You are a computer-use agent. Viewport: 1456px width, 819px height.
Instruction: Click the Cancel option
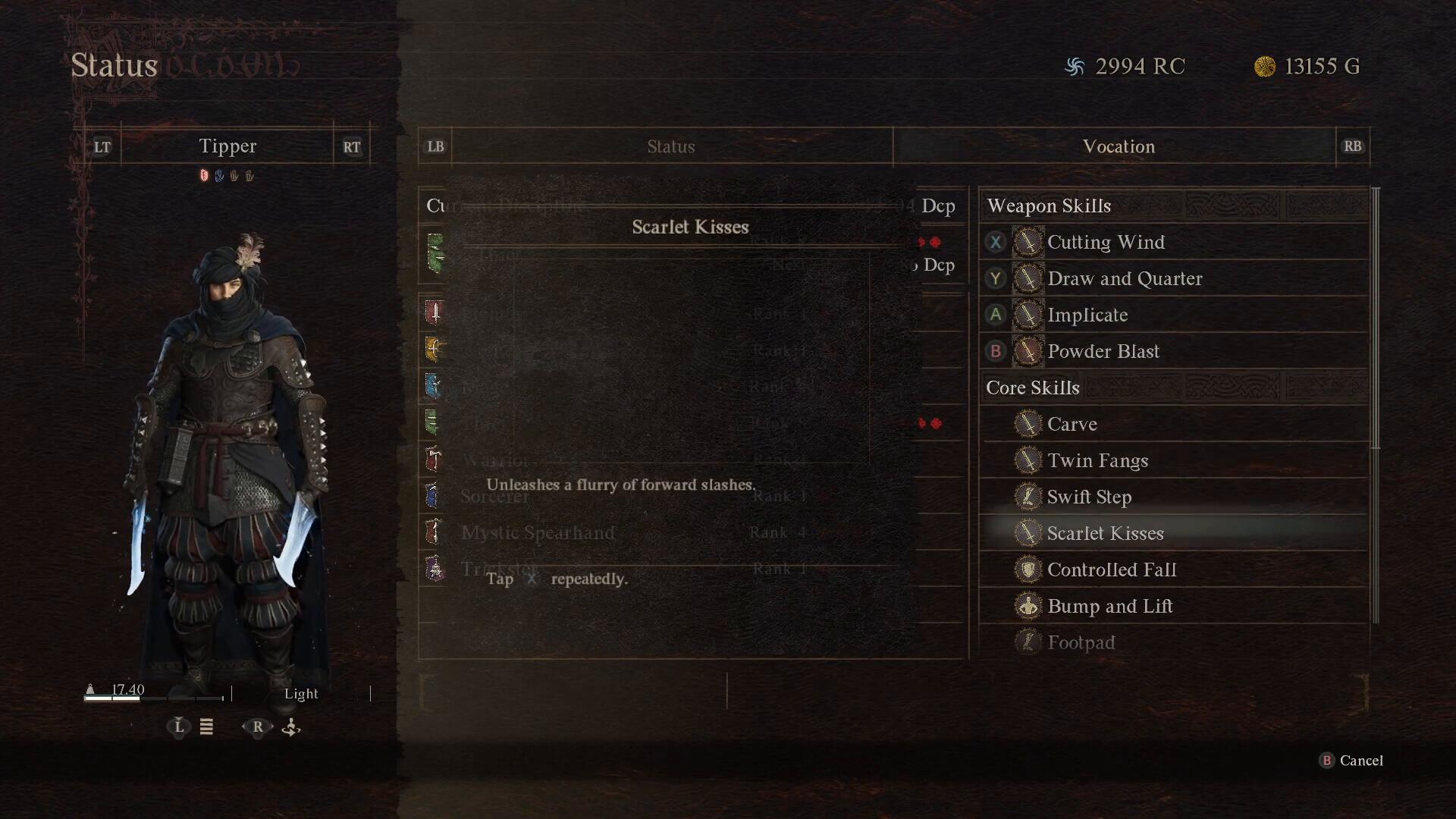point(1360,761)
